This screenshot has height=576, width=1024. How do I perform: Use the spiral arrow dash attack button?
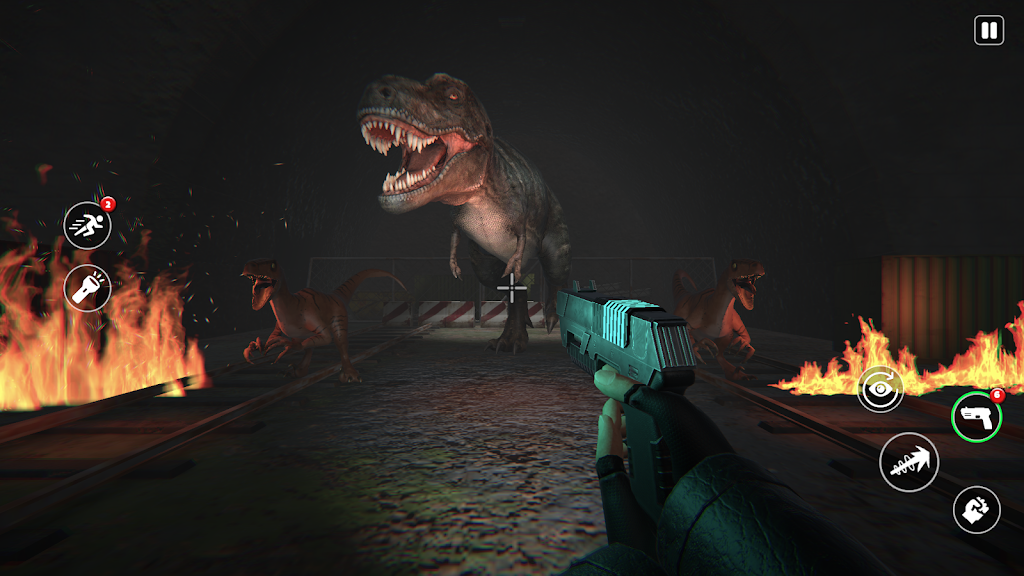coord(908,462)
